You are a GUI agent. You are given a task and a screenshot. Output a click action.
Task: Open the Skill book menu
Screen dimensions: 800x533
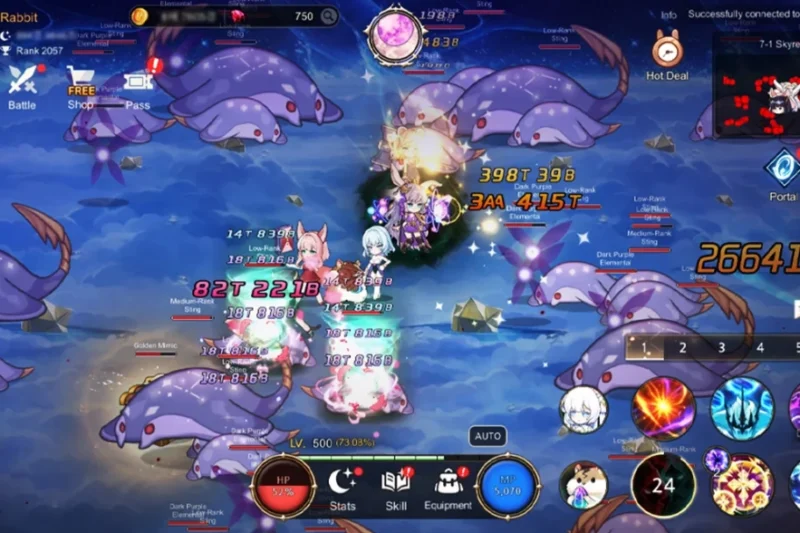click(396, 487)
